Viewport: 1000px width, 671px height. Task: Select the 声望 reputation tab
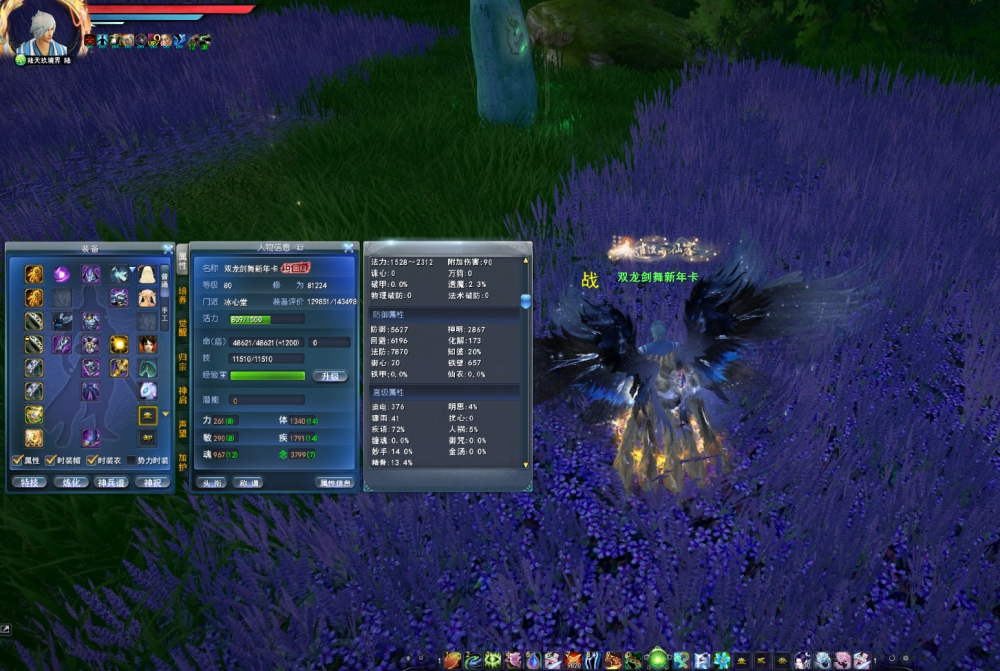pyautogui.click(x=183, y=428)
